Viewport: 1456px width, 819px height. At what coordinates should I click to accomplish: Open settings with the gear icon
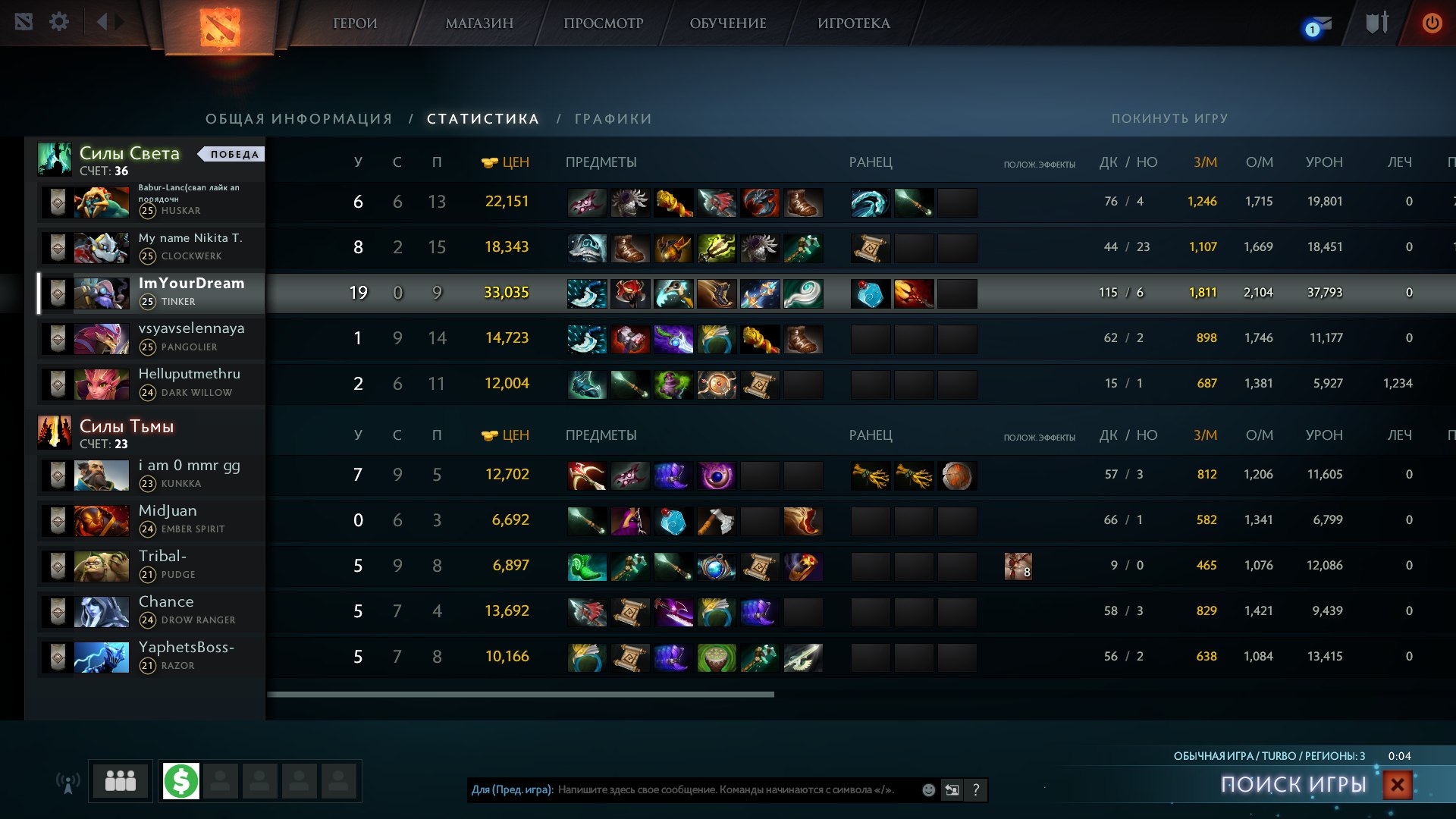click(x=59, y=22)
